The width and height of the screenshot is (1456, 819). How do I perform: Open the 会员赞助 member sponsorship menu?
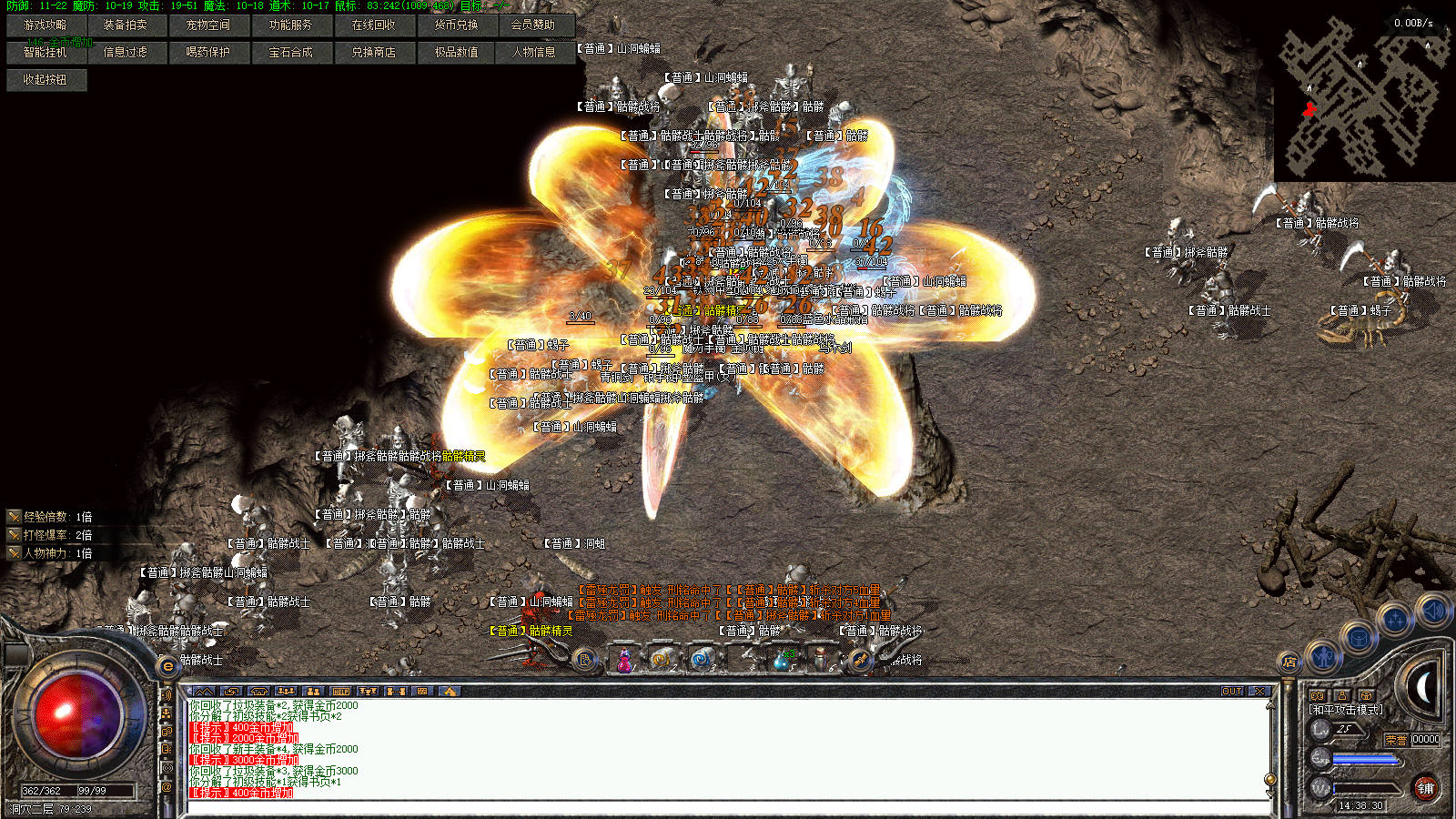pos(533,25)
